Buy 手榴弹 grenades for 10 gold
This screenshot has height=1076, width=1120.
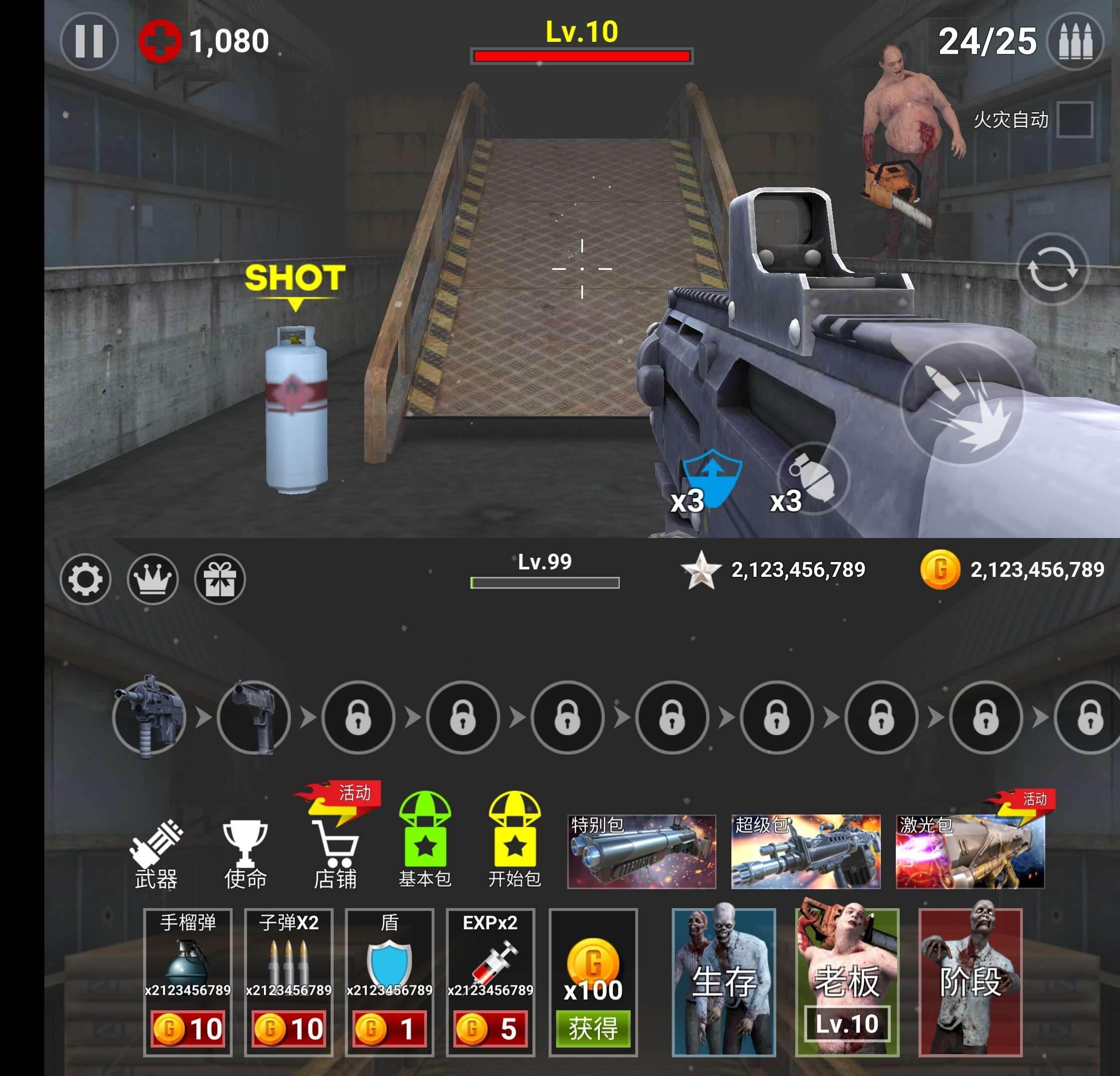click(187, 1029)
